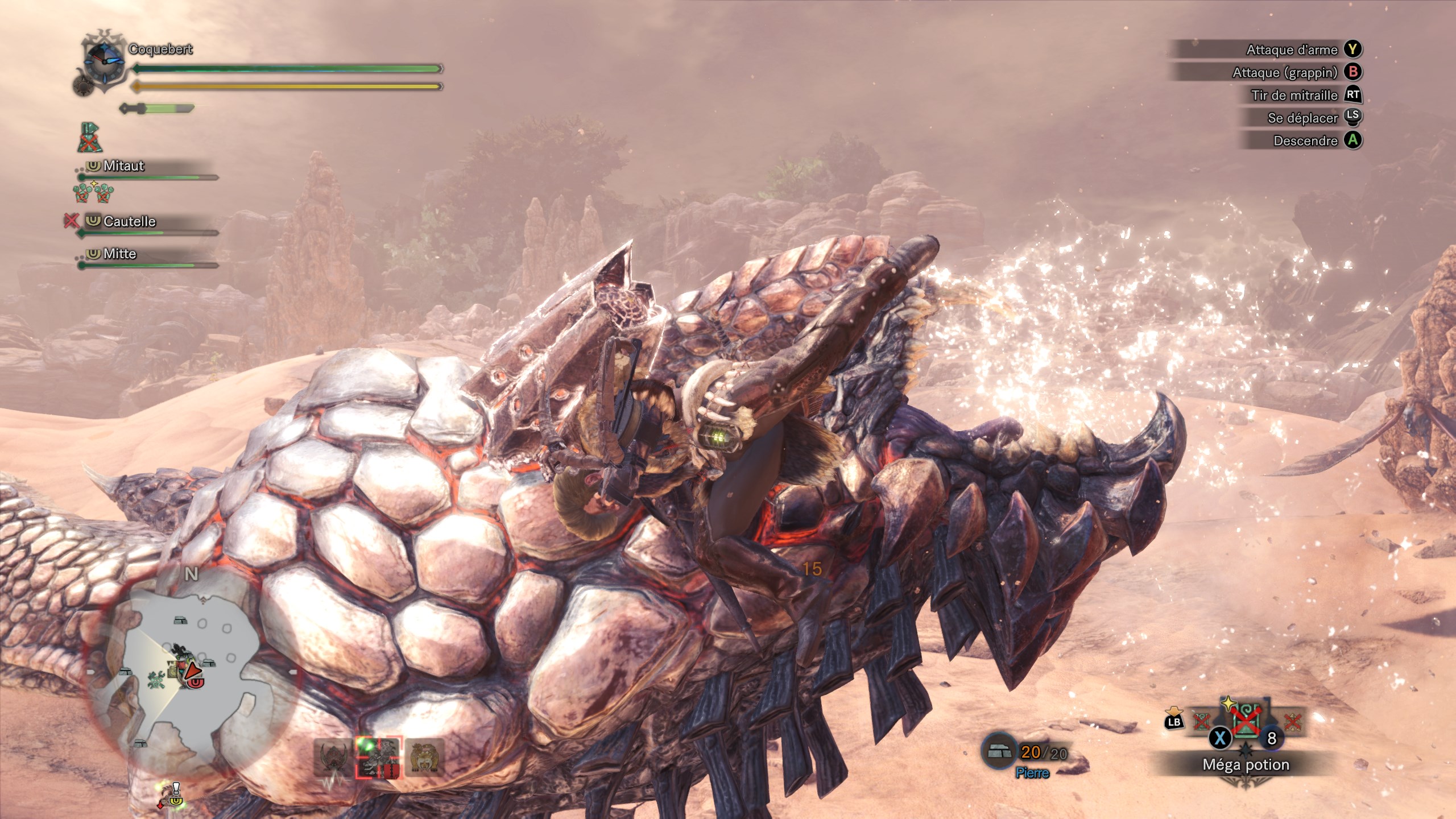Viewport: 1456px width, 819px height.
Task: Select party member Mitte
Action: (x=119, y=254)
